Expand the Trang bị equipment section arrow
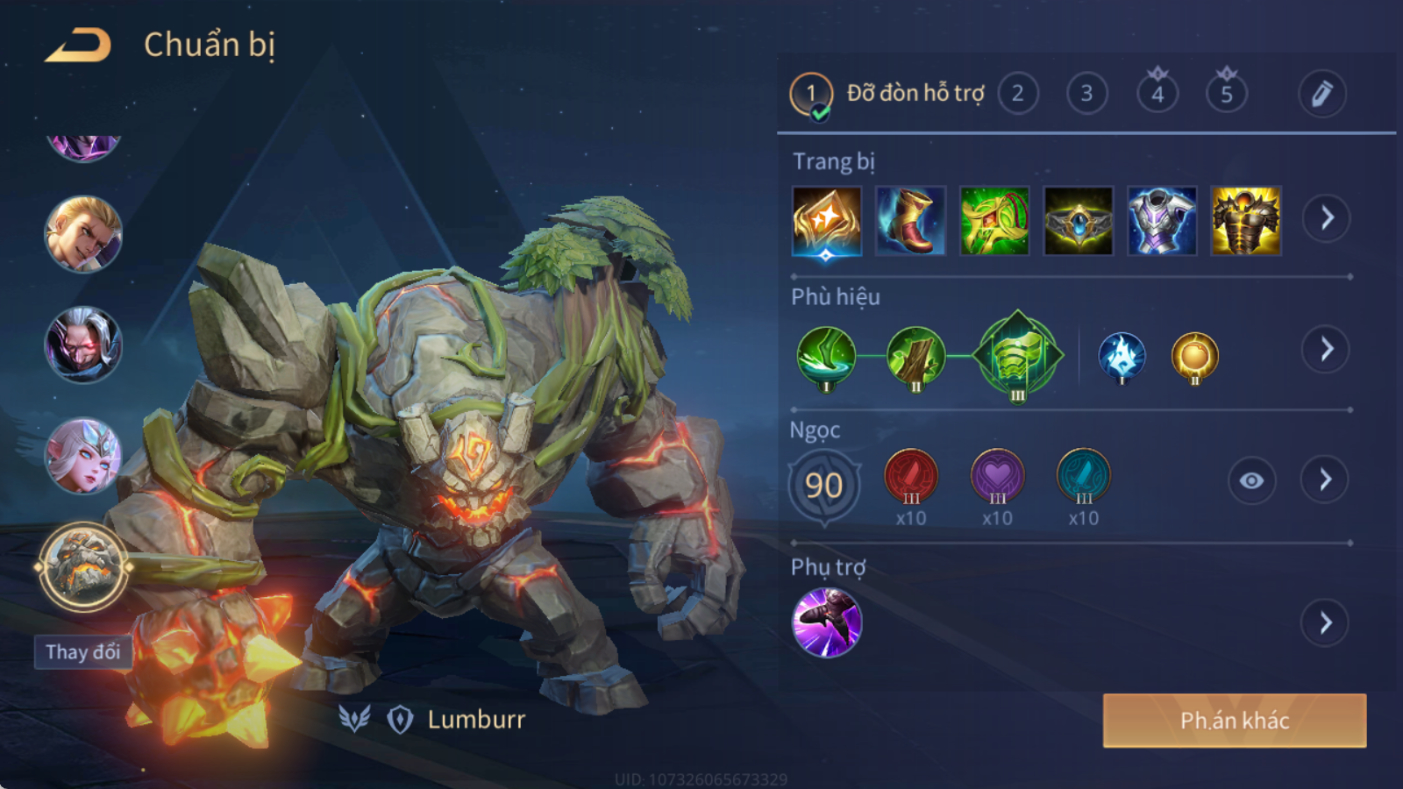1403x789 pixels. coord(1326,218)
